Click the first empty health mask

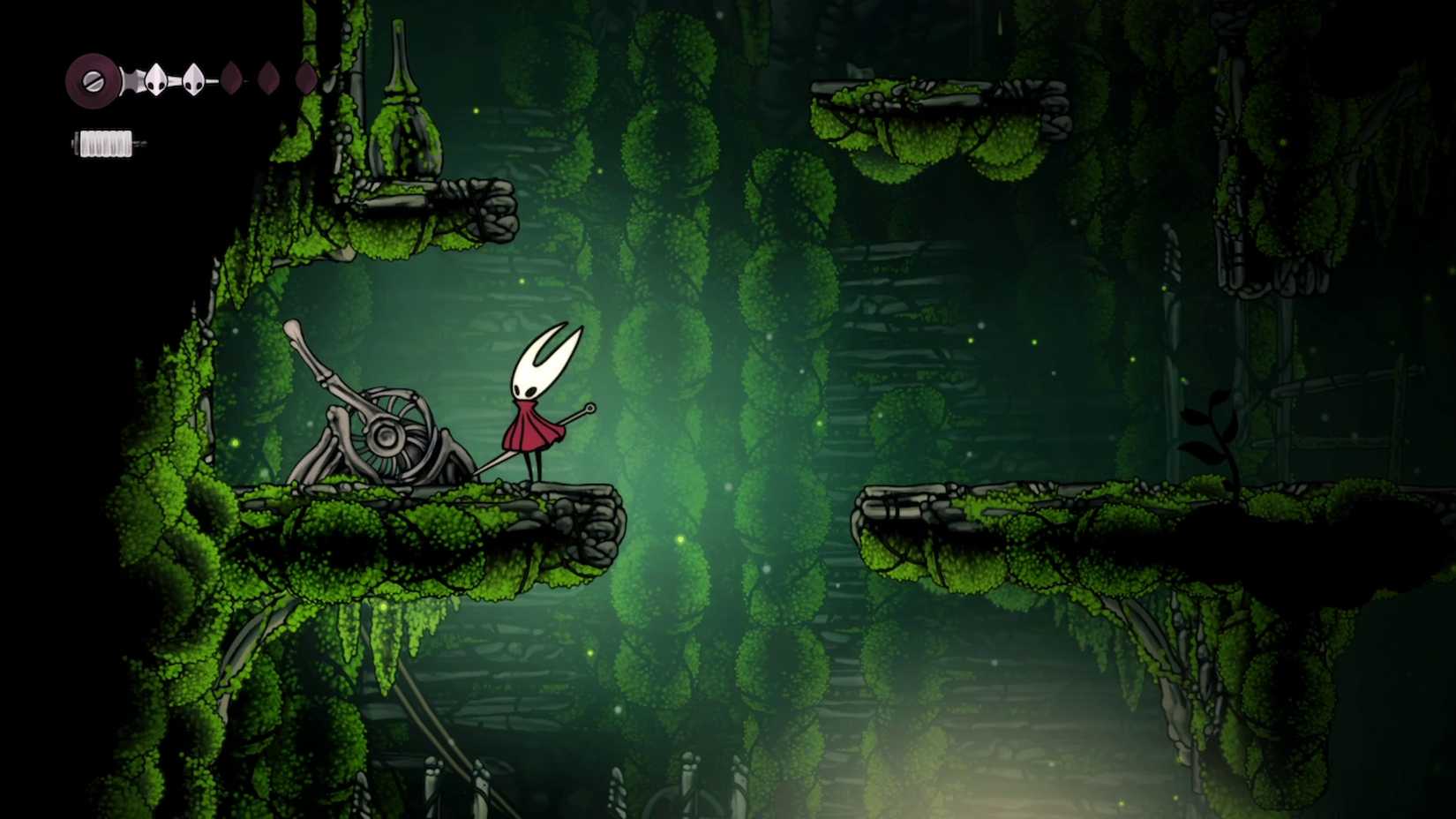pos(232,78)
